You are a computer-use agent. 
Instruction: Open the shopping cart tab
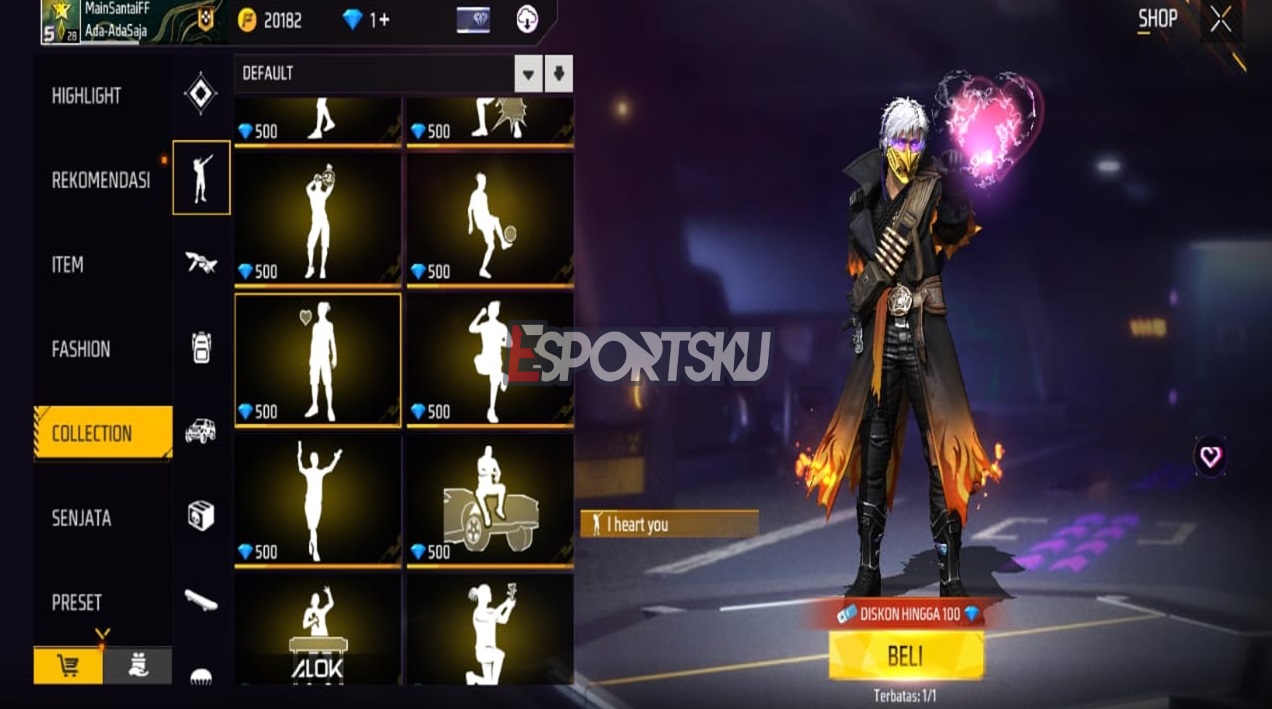[68, 666]
